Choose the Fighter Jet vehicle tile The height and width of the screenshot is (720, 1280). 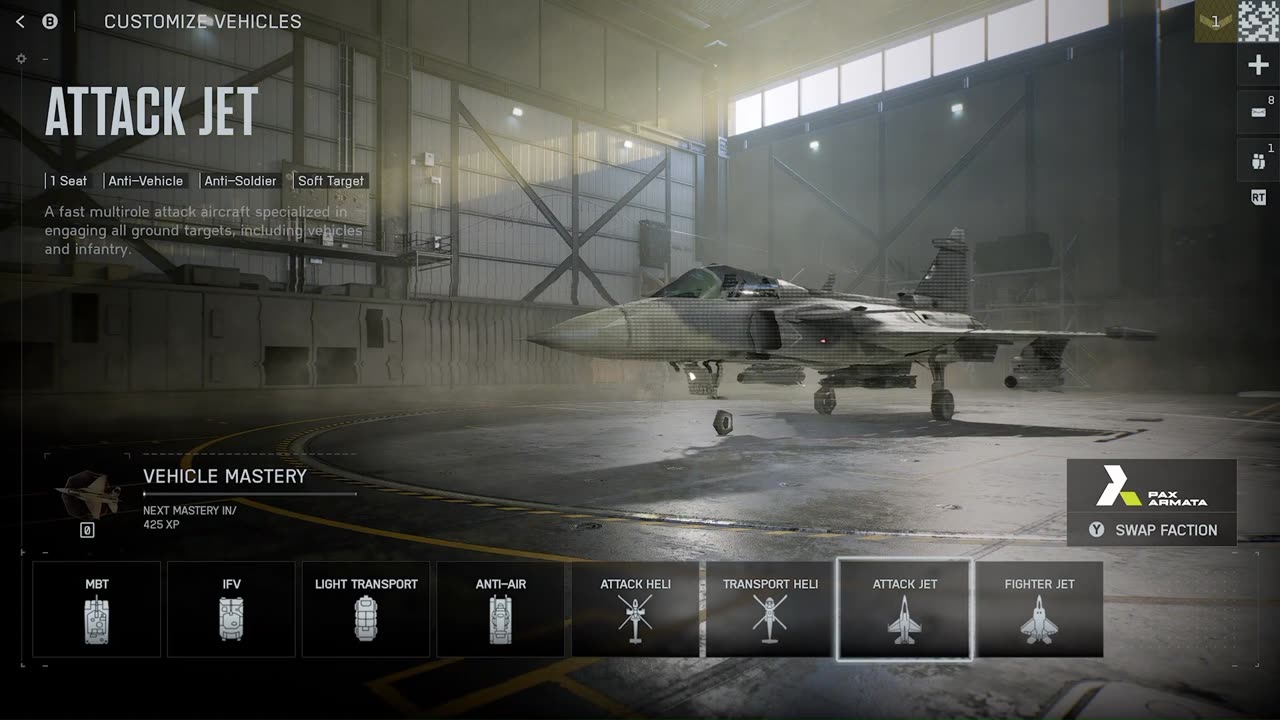pos(1039,609)
